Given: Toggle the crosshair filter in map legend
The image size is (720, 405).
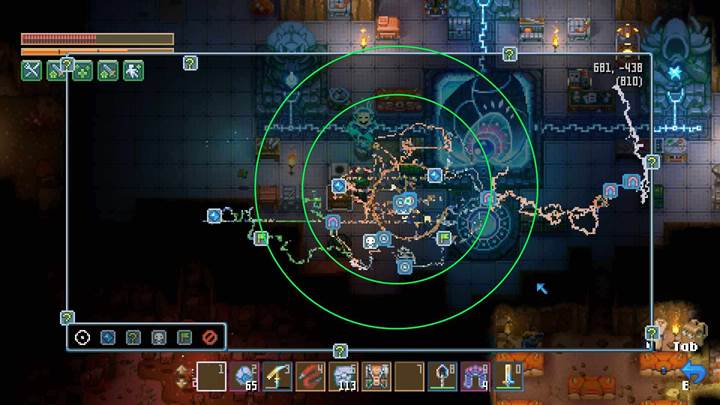Looking at the screenshot, I should (82, 338).
